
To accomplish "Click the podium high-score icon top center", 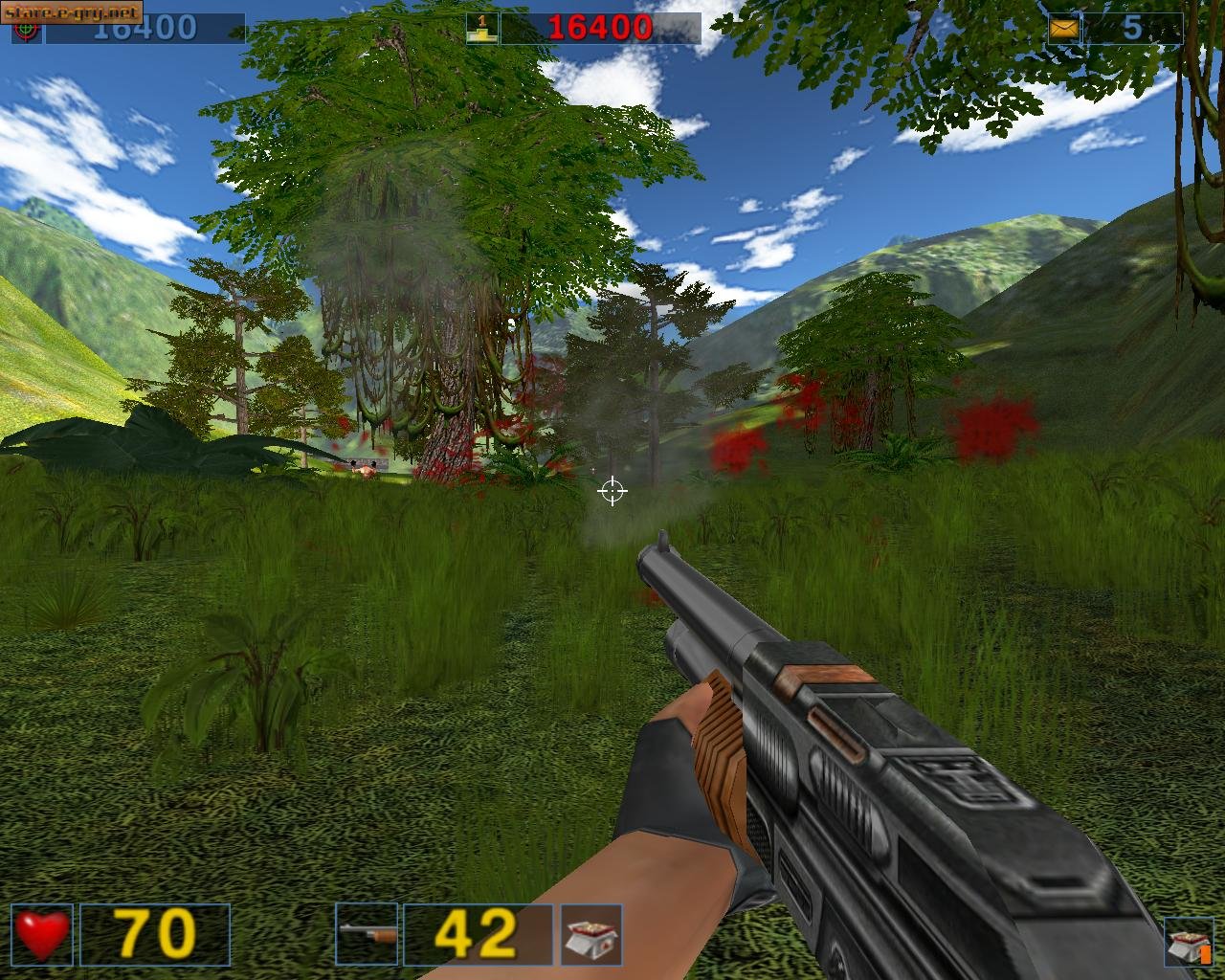I will [x=479, y=25].
